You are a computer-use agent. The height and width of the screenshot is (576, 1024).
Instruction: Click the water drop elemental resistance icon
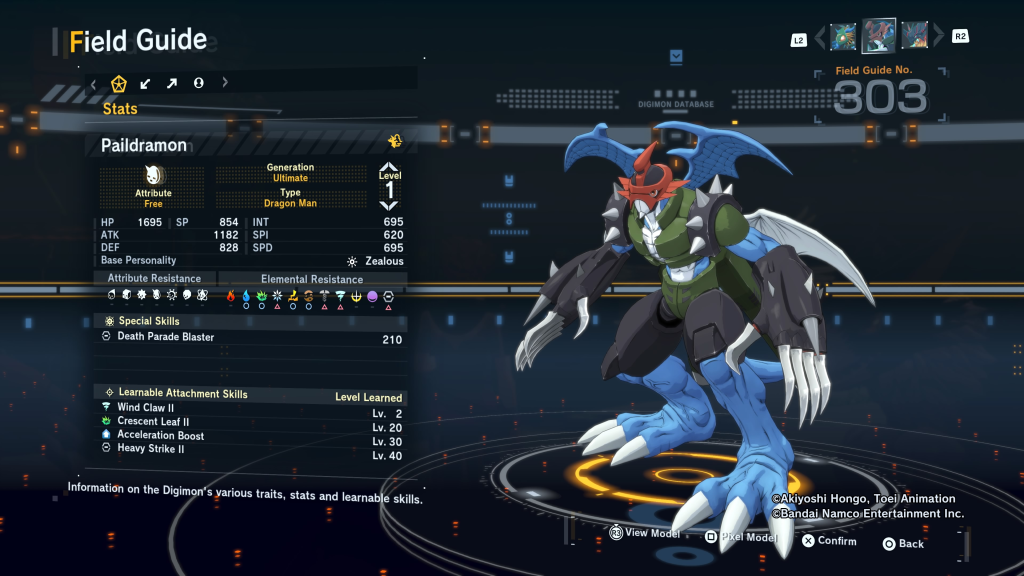246,296
